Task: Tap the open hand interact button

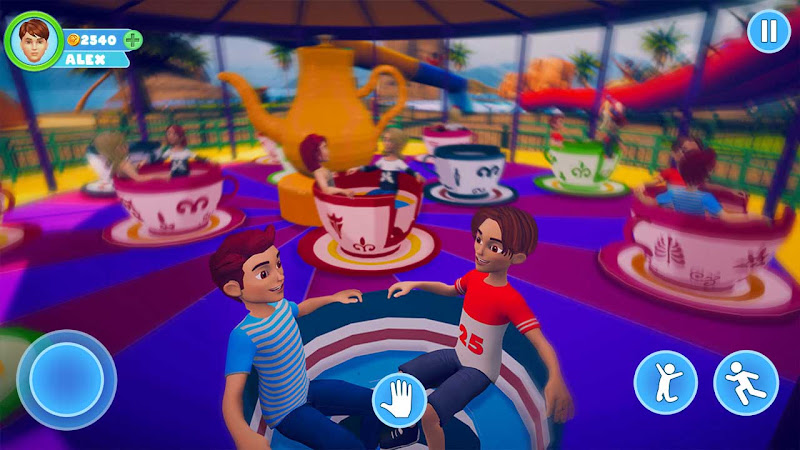Action: pyautogui.click(x=399, y=400)
